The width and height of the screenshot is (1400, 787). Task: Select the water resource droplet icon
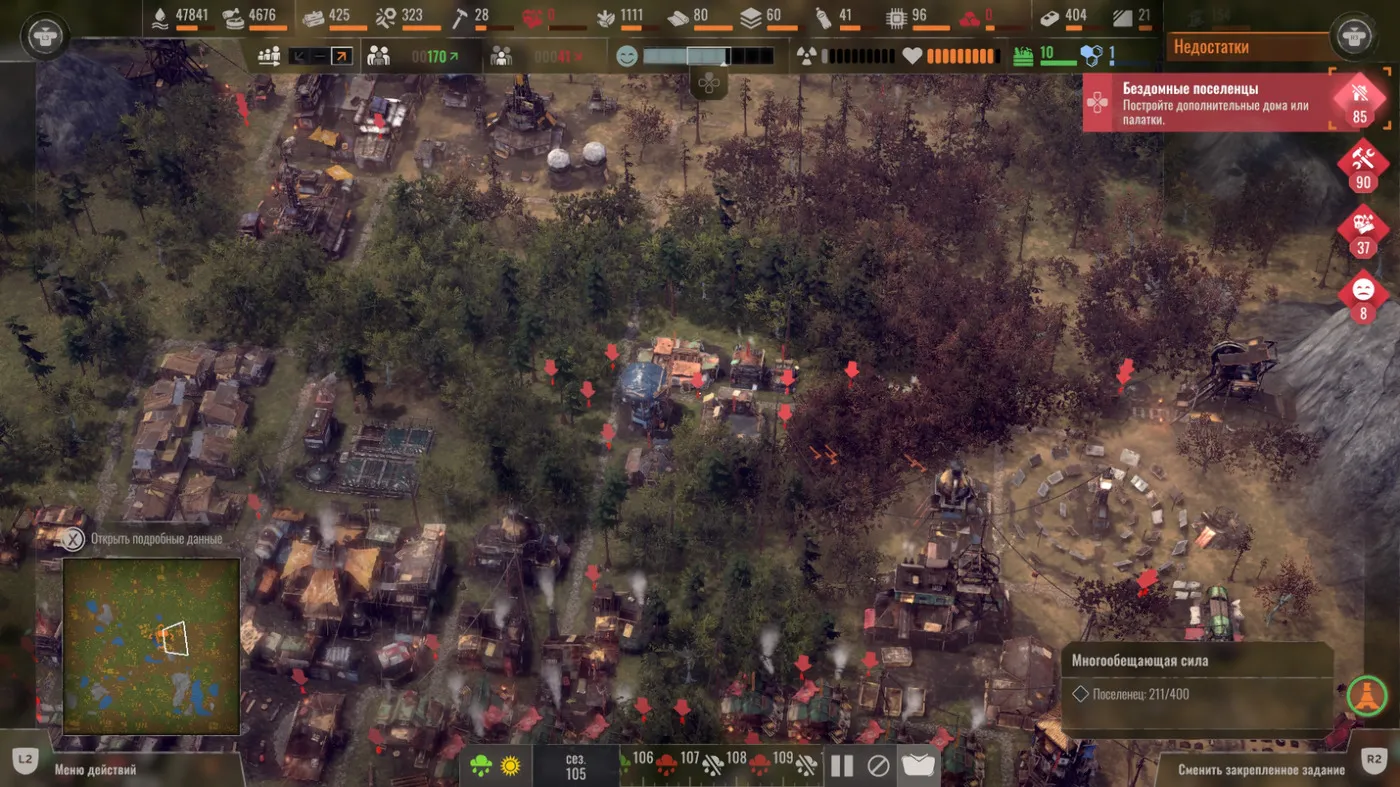click(x=160, y=16)
